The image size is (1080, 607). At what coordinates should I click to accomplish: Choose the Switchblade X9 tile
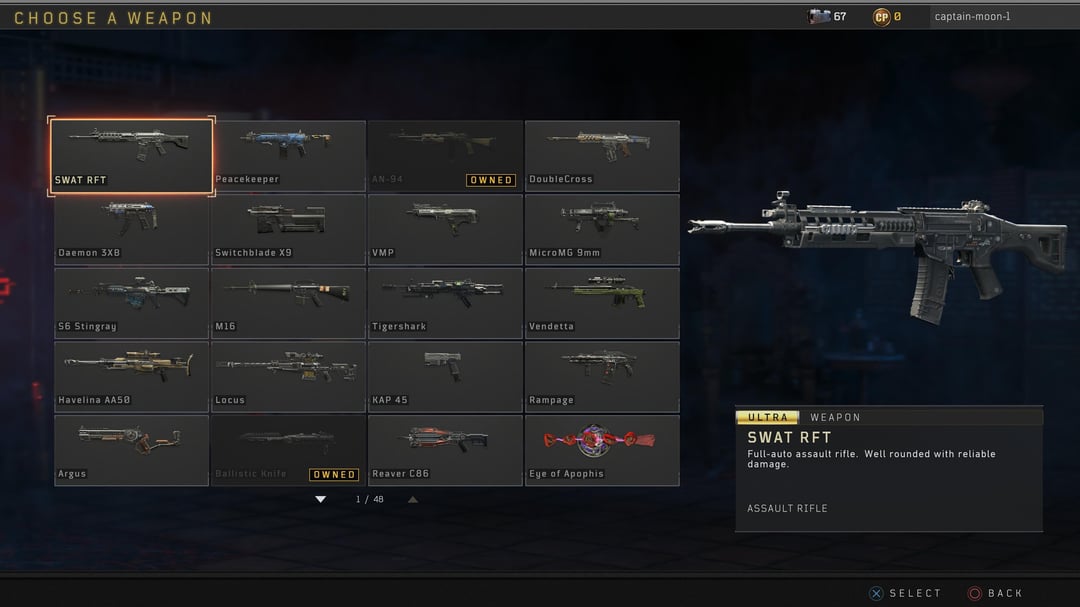pos(288,229)
